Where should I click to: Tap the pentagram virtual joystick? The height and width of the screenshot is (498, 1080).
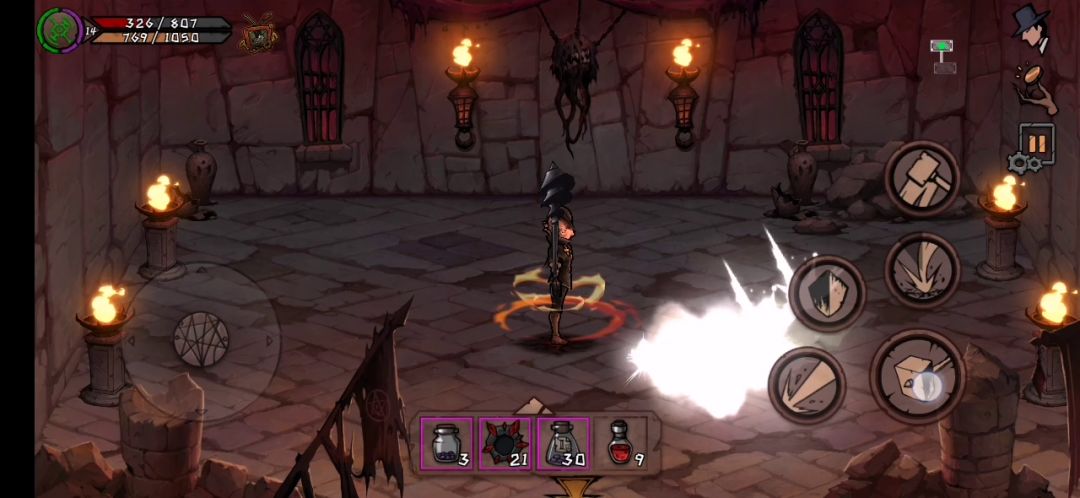(201, 338)
